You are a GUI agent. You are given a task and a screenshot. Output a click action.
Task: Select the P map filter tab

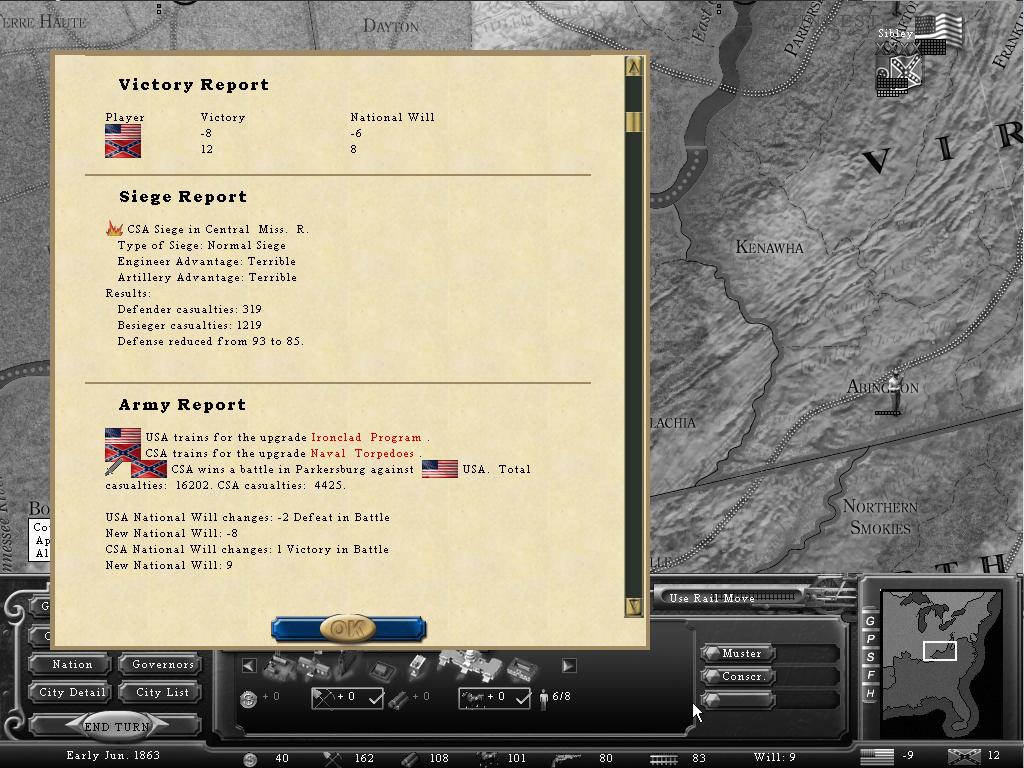point(870,639)
